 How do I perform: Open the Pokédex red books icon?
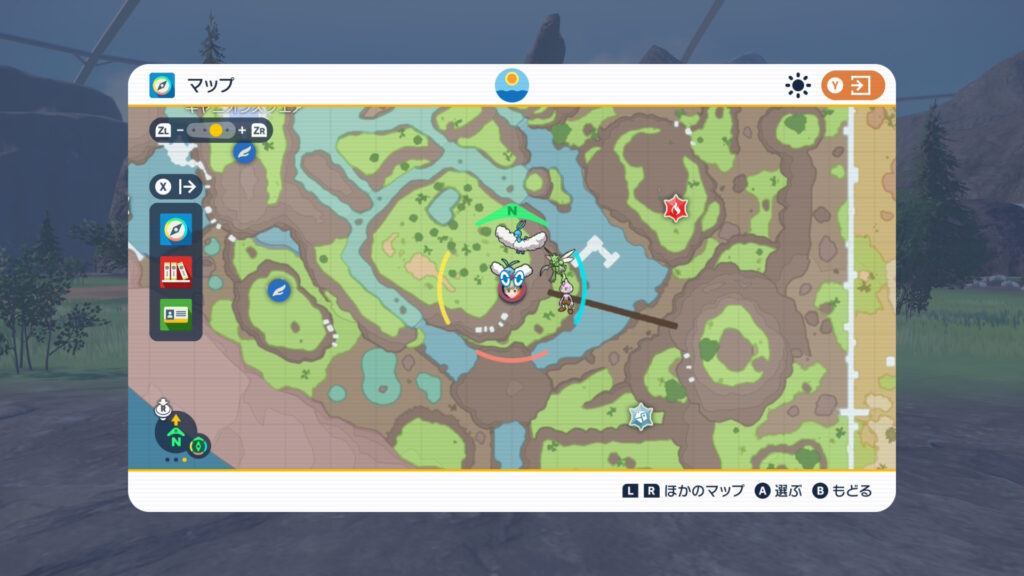click(176, 272)
